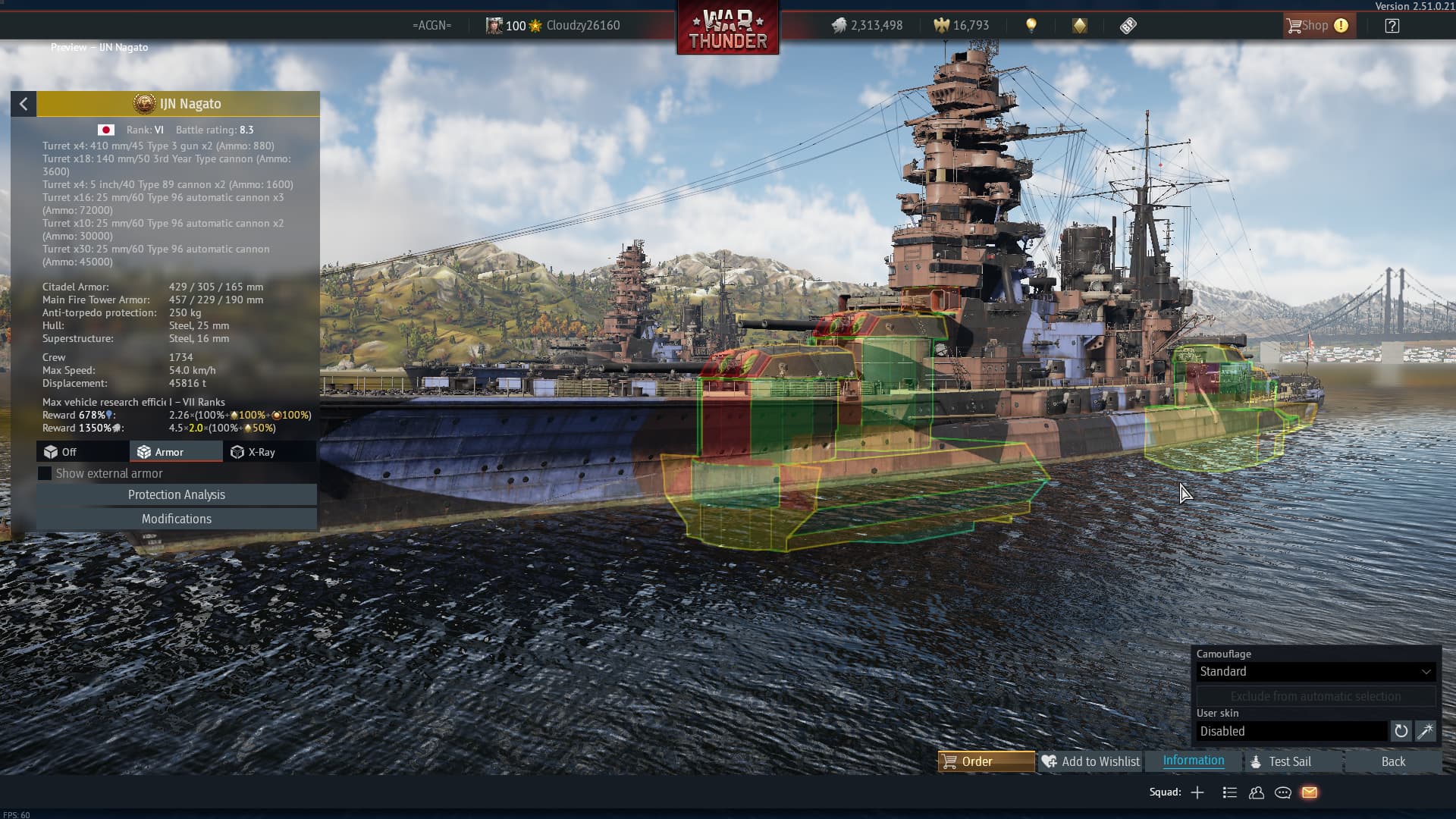Order the IJN Nagato
This screenshot has height=819, width=1456.
click(x=986, y=761)
